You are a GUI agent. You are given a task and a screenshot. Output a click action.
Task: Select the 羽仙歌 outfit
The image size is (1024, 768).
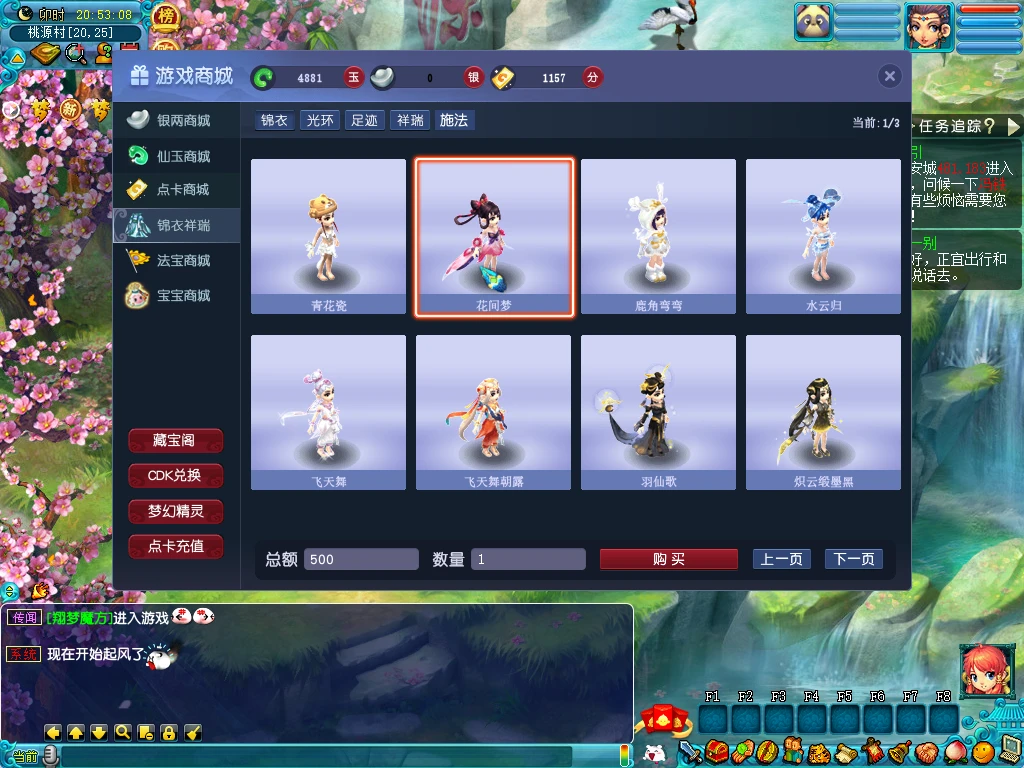658,412
